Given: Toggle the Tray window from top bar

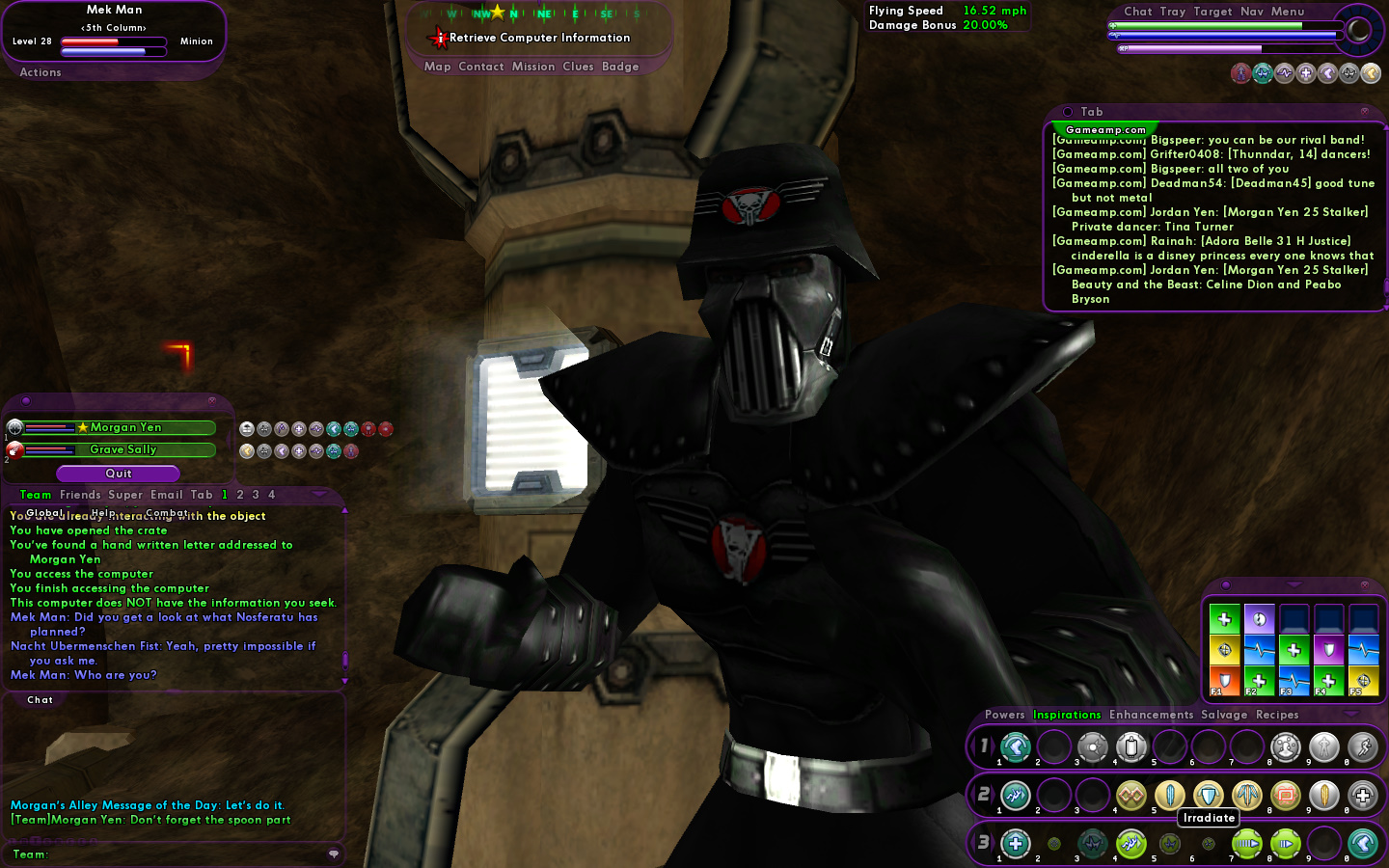Looking at the screenshot, I should point(1173,12).
